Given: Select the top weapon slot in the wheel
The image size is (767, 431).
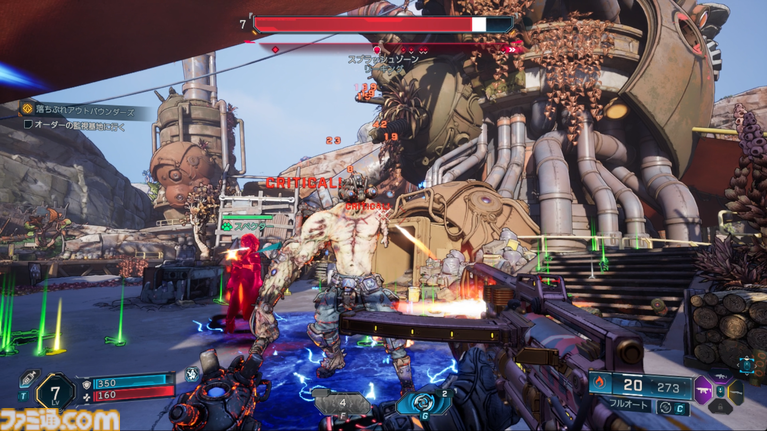Looking at the screenshot, I should tap(720, 375).
